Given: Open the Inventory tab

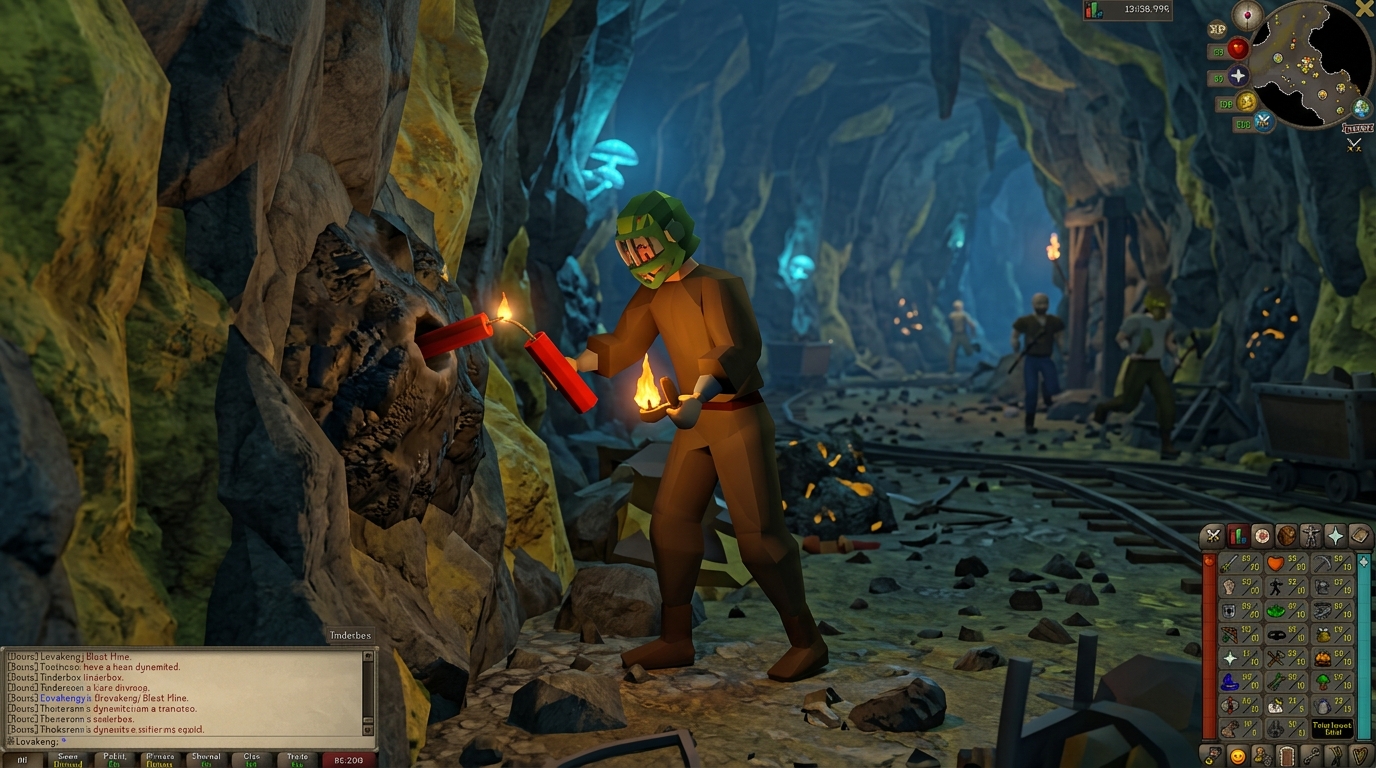Looking at the screenshot, I should (x=1288, y=536).
